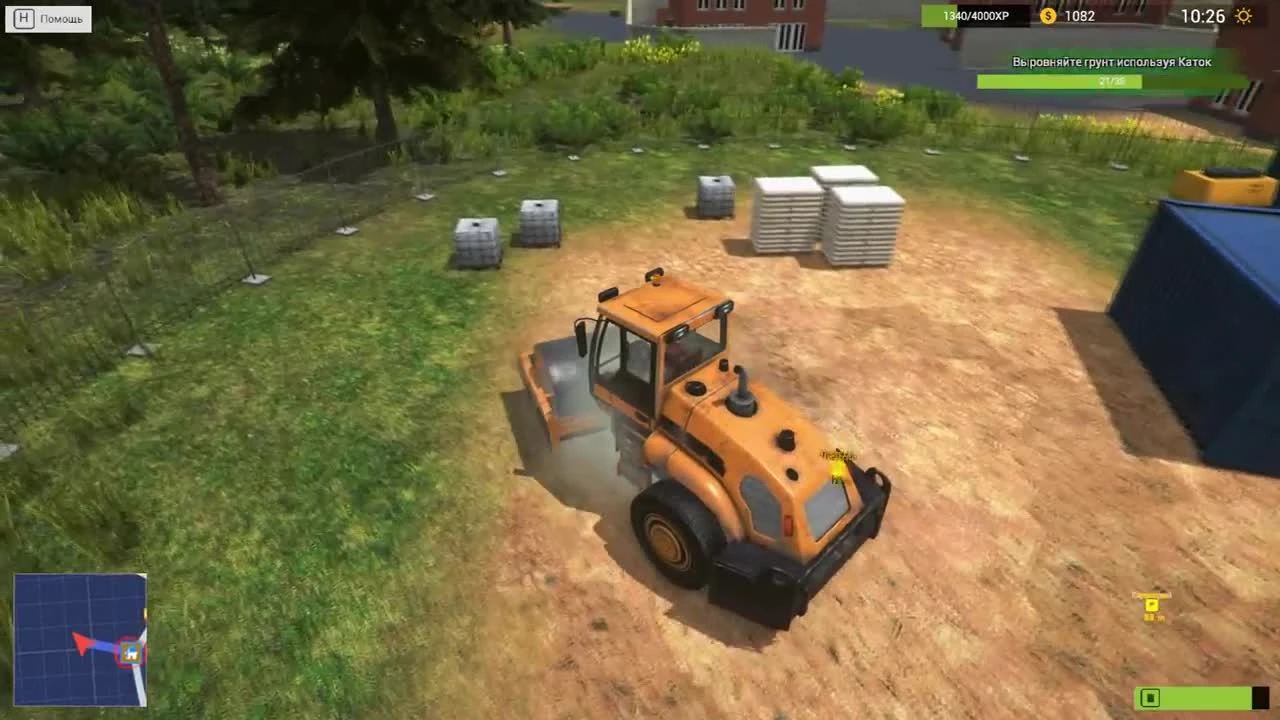Click the yellow marker label above the roller
Image resolution: width=1280 pixels, height=720 pixels.
[836, 456]
